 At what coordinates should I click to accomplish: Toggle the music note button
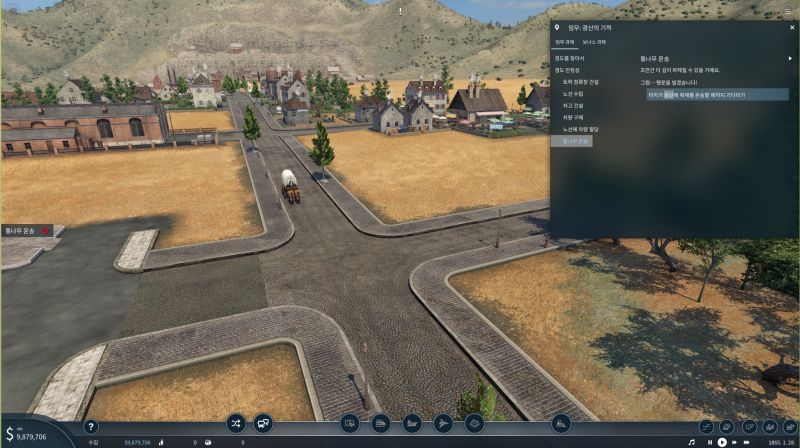pos(691,441)
